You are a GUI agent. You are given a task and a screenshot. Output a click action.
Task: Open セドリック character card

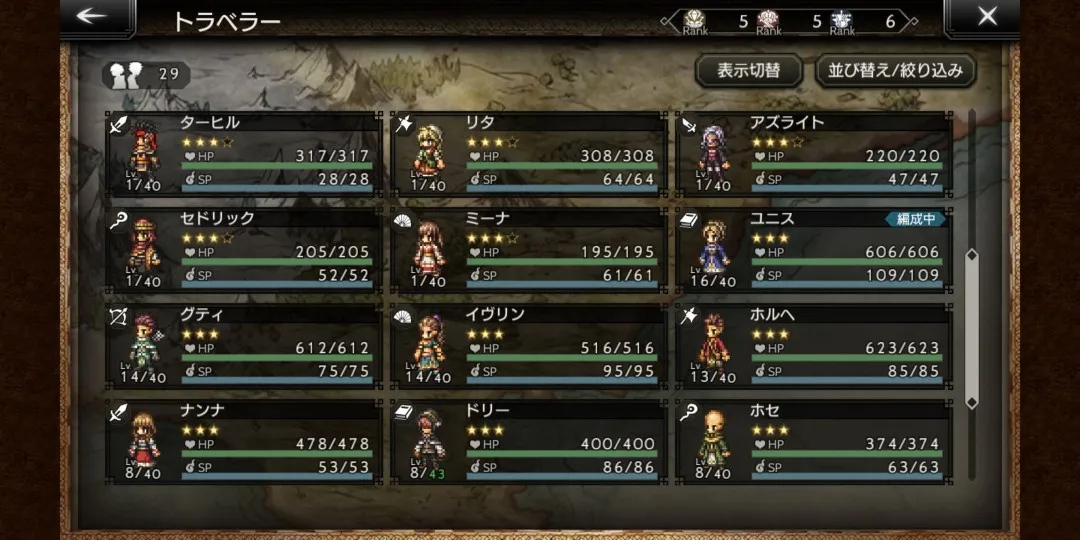244,250
